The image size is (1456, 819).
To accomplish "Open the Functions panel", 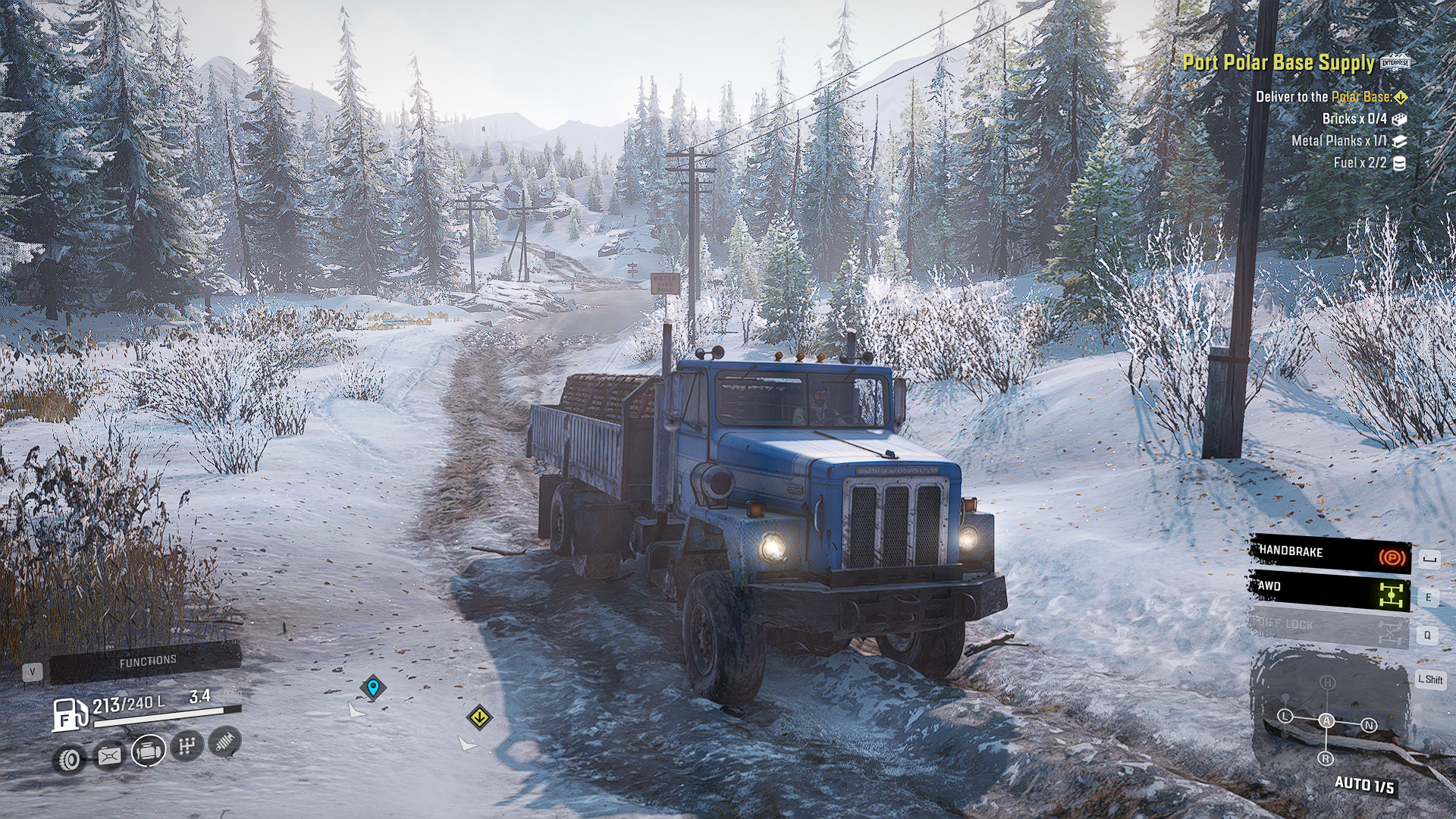I will point(146,662).
